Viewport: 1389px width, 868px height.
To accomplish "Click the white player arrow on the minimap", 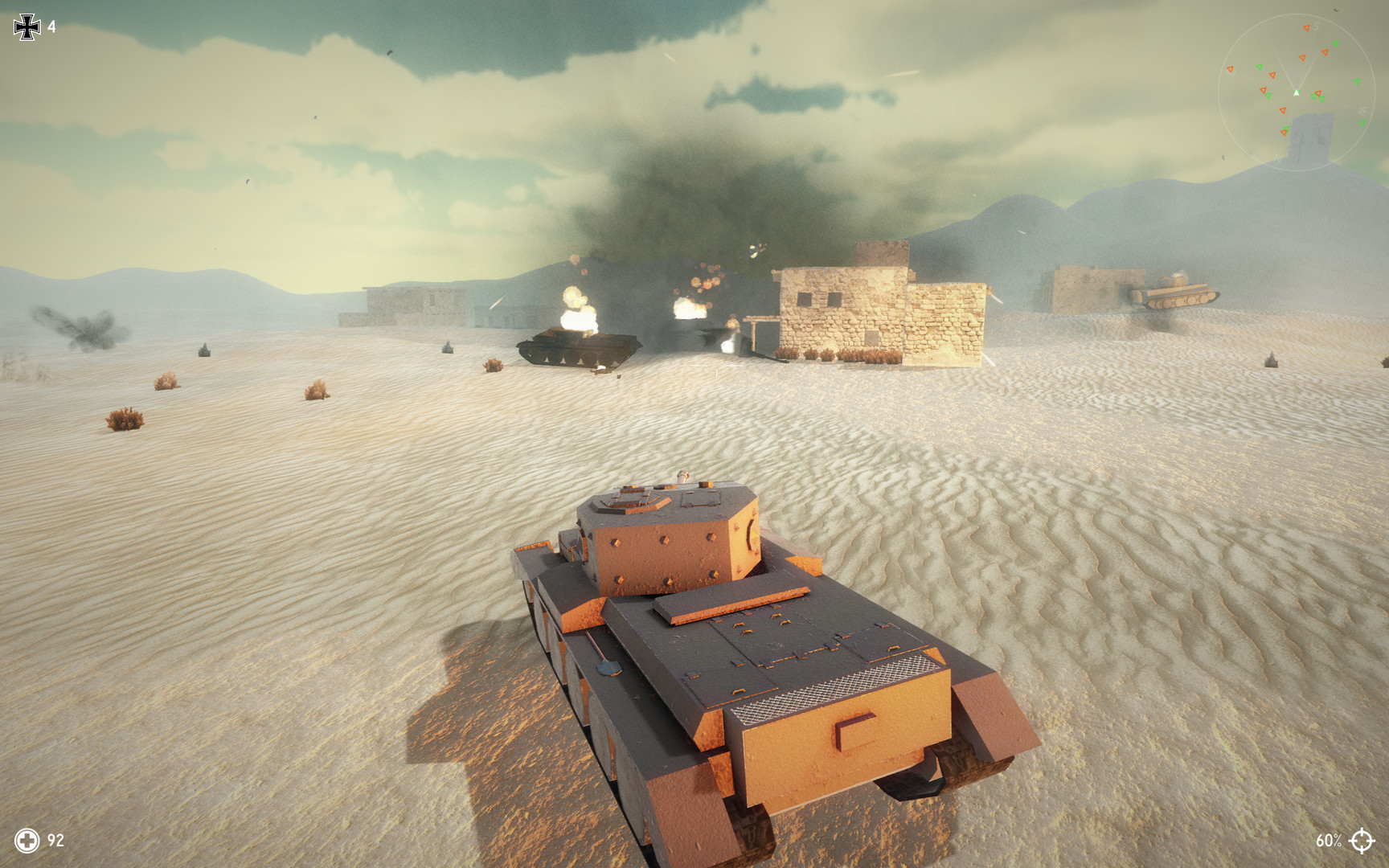I will (x=1297, y=92).
